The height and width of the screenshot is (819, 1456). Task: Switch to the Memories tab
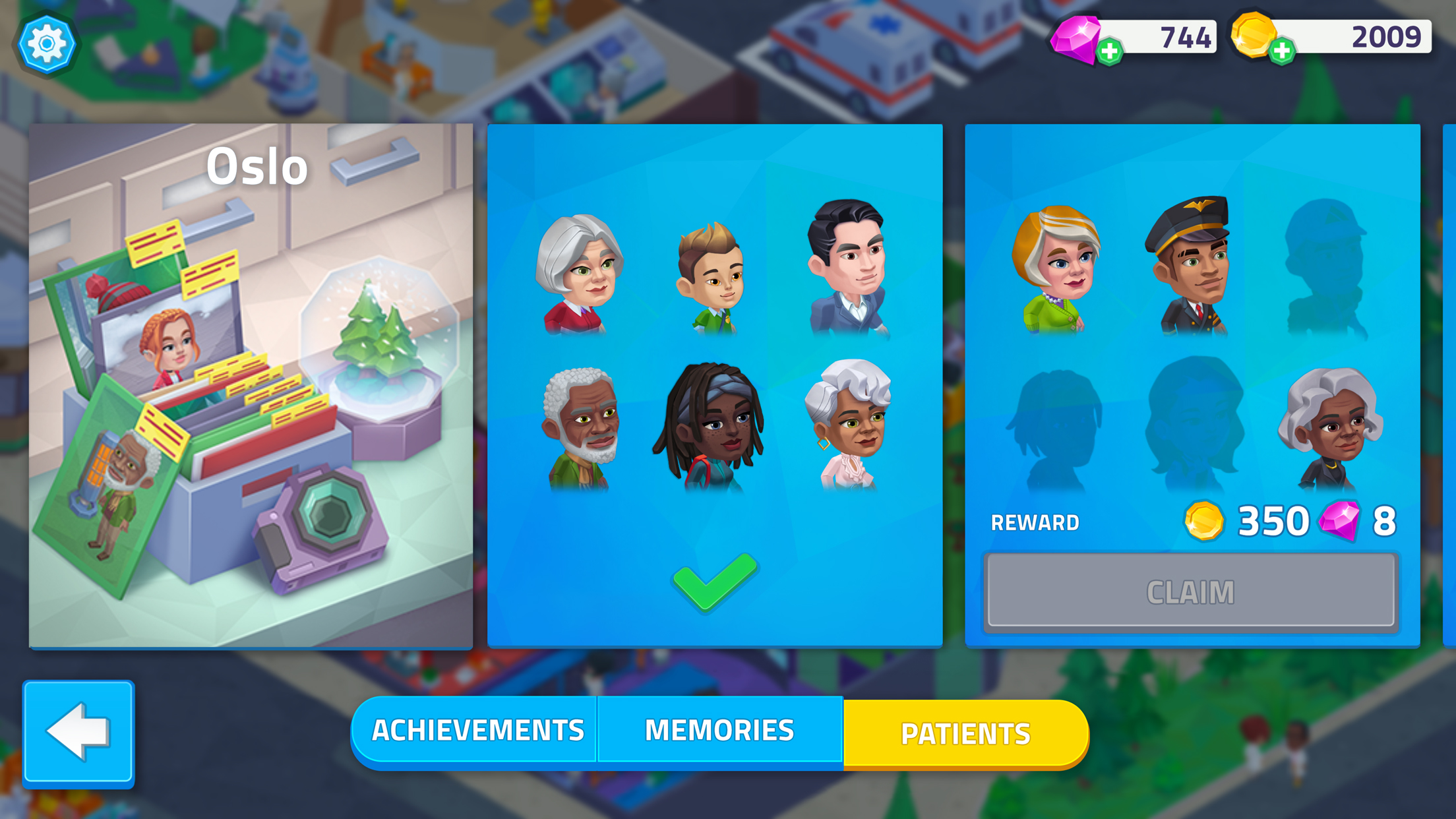(x=720, y=730)
